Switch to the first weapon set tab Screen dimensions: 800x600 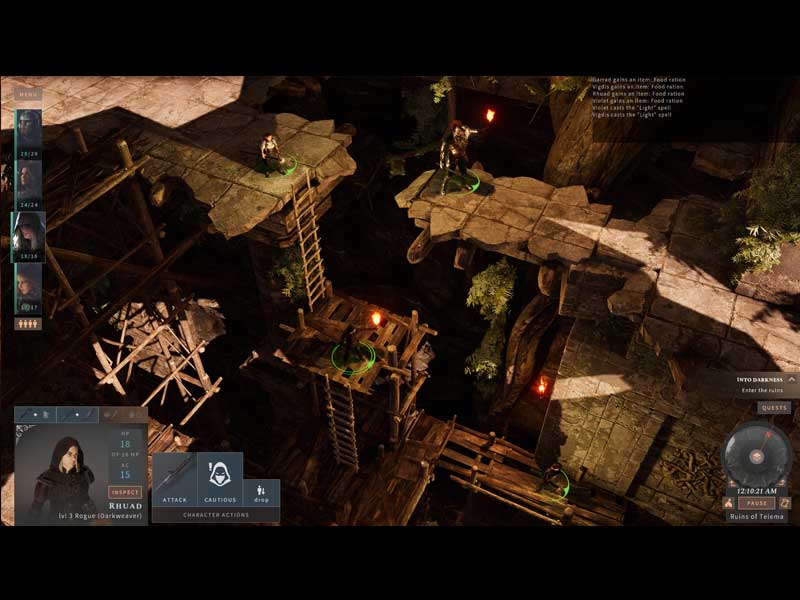coord(33,414)
